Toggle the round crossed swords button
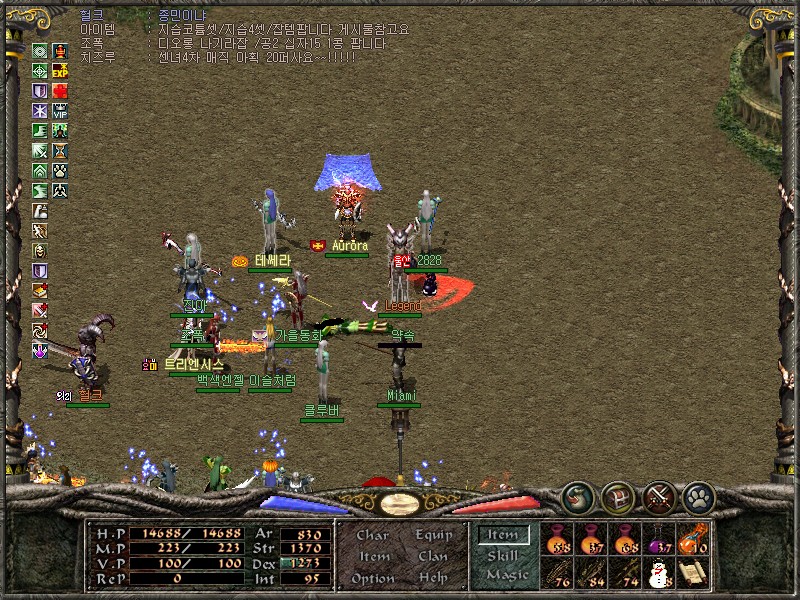The width and height of the screenshot is (800, 600). coord(659,497)
